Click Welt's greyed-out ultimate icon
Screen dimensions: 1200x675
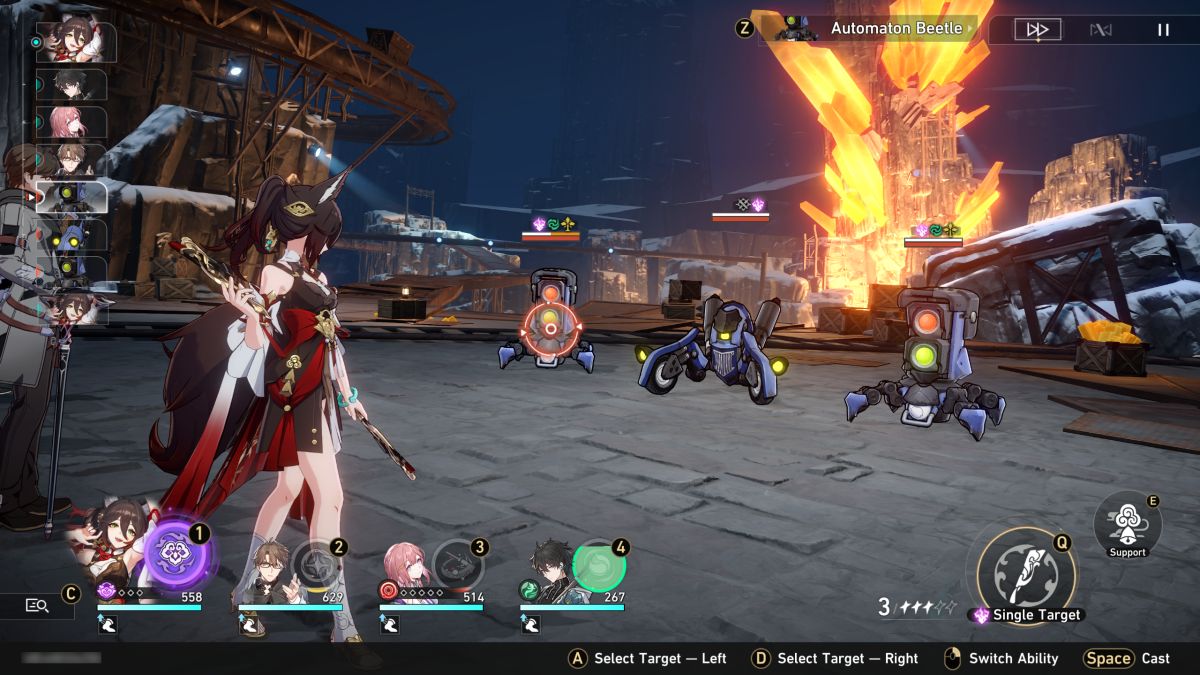click(317, 565)
